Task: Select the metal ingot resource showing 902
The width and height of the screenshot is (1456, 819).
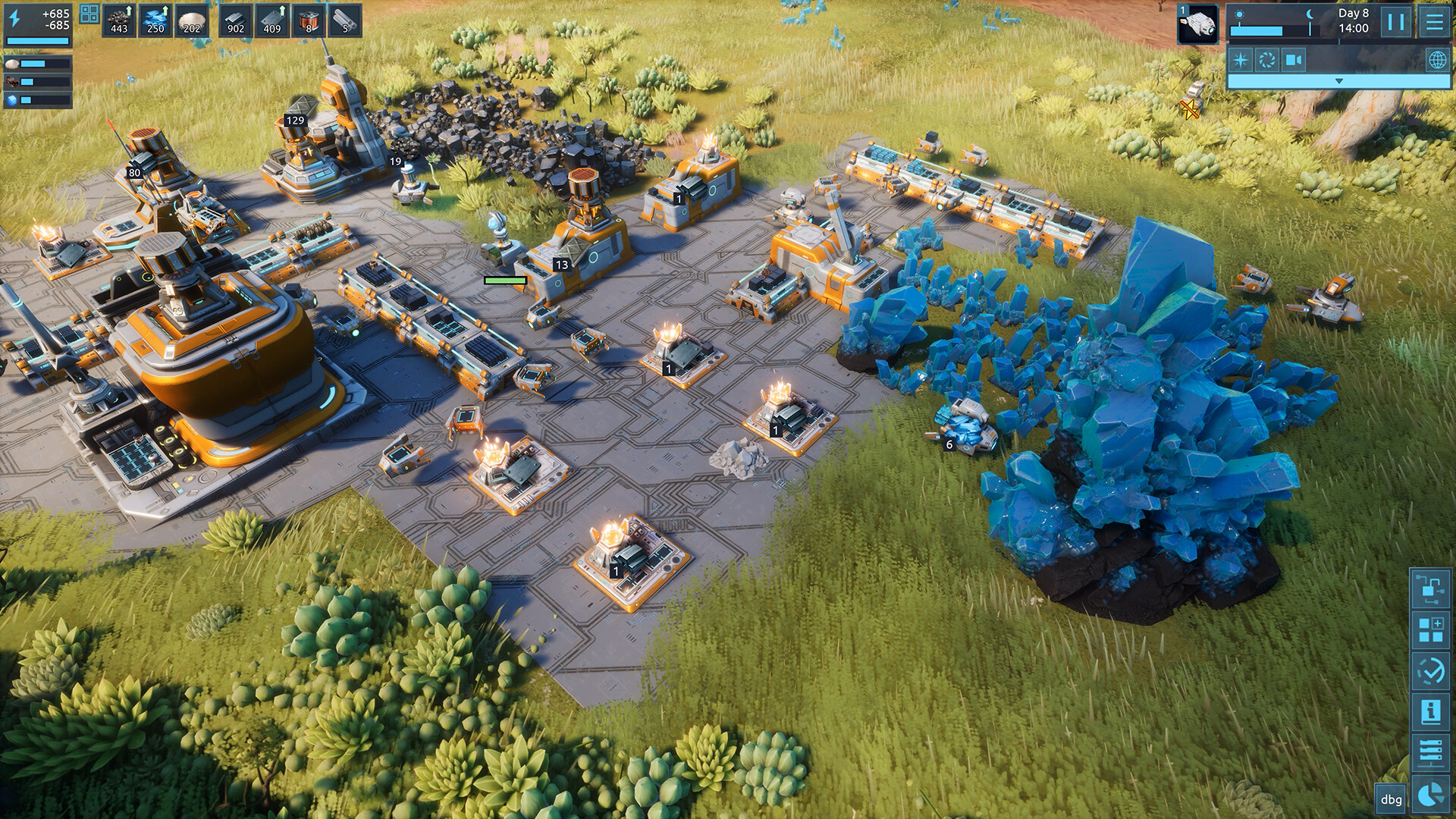Action: (236, 20)
